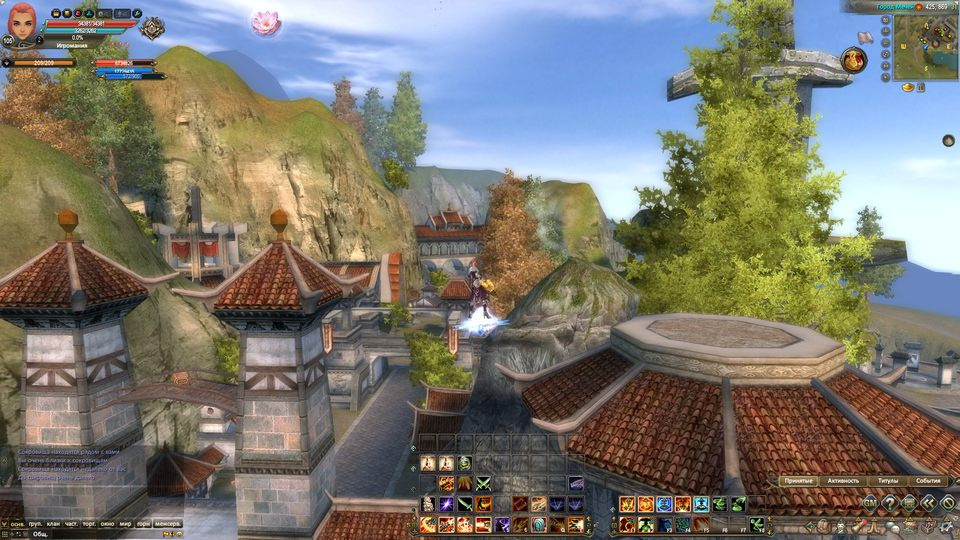The width and height of the screenshot is (960, 540).
Task: Activate the purple lightning skill
Action: click(446, 505)
